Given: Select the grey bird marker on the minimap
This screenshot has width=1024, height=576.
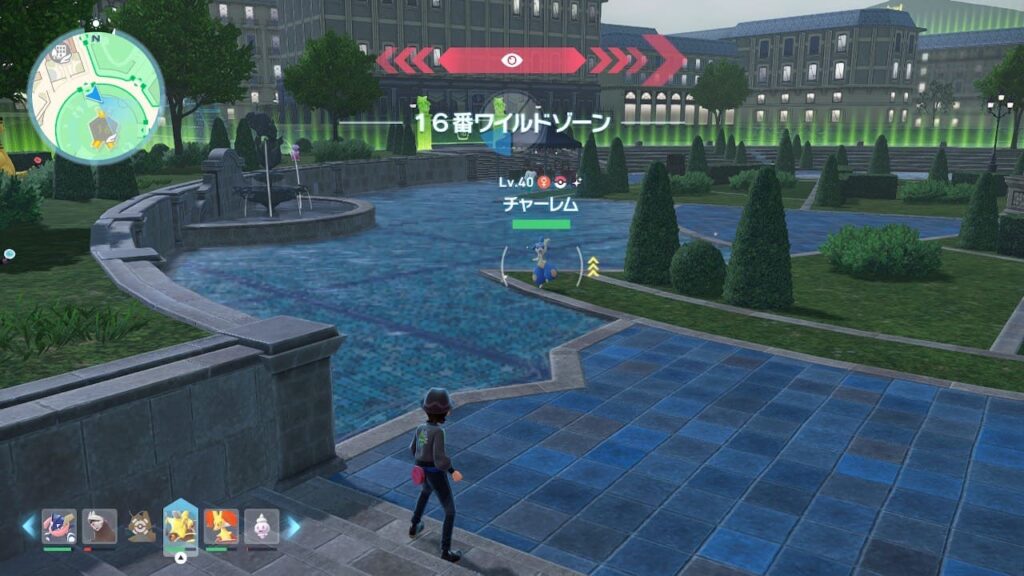Looking at the screenshot, I should coord(102,128).
